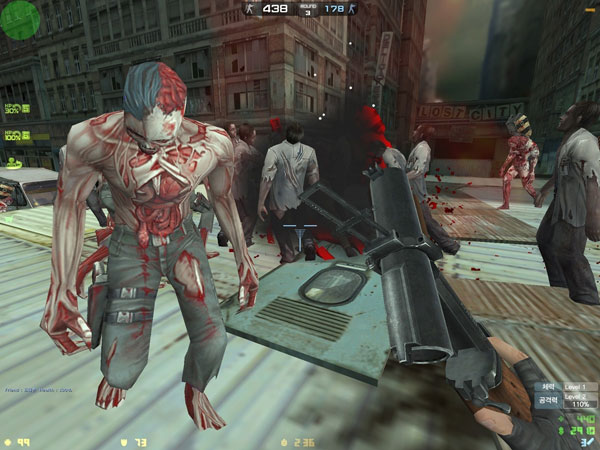Viewport: 600px width, 450px height.
Task: Click the green circular radar minimap
Action: pos(20,19)
